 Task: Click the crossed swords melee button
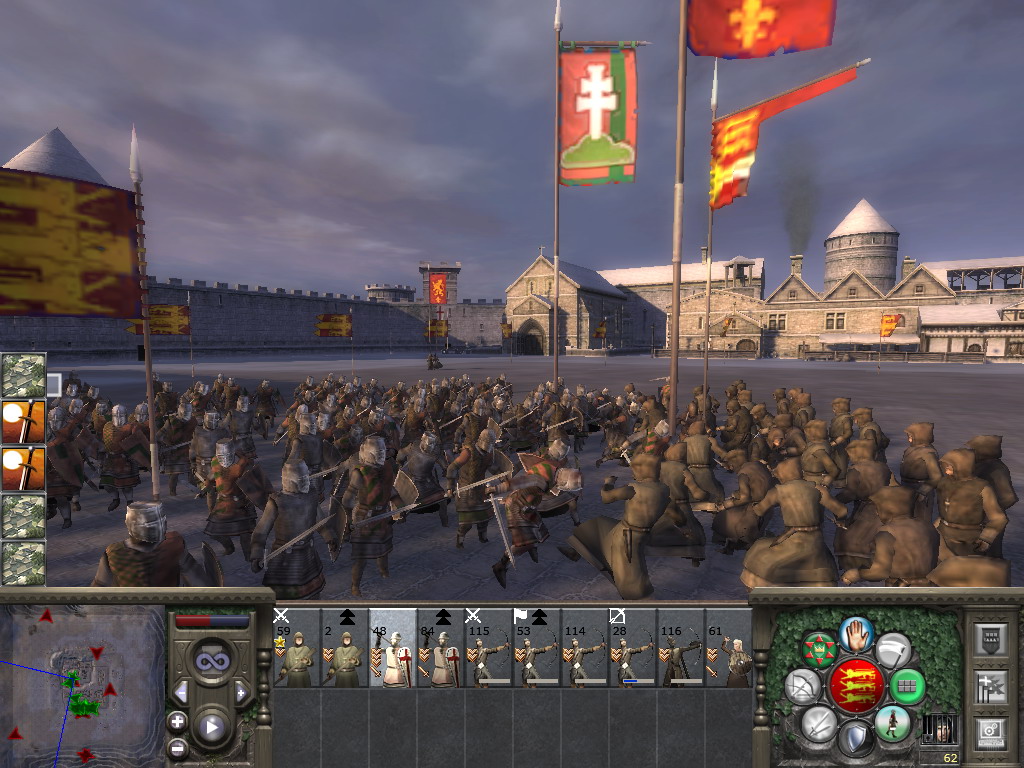point(818,722)
